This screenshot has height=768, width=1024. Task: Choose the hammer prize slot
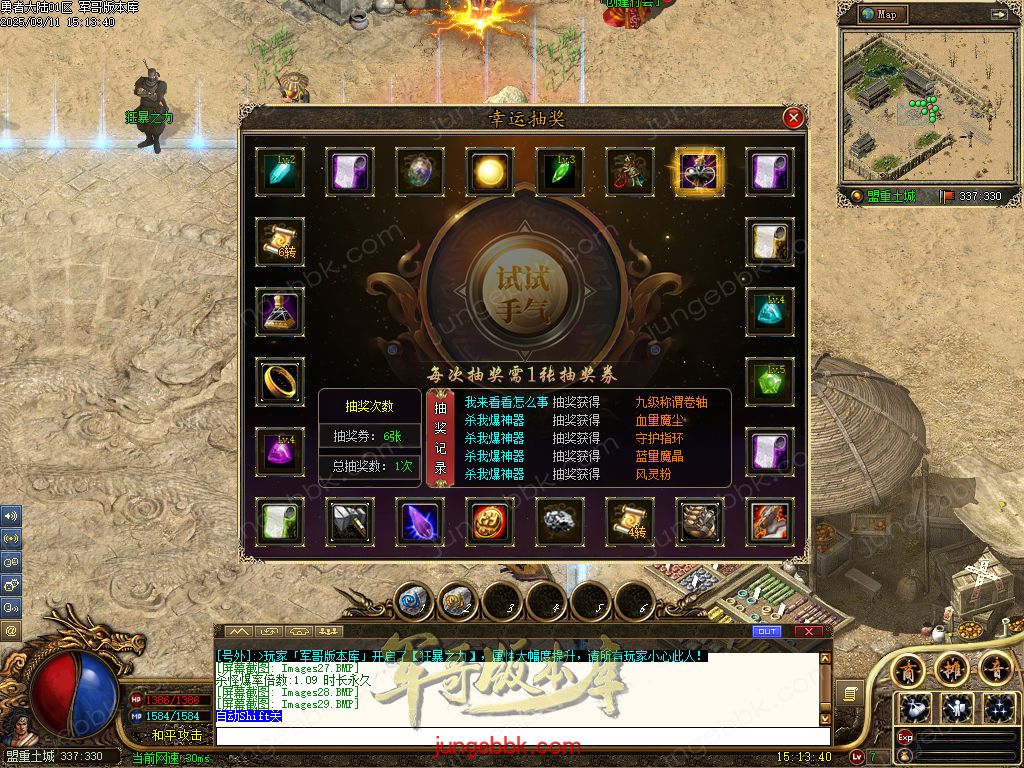coord(350,521)
